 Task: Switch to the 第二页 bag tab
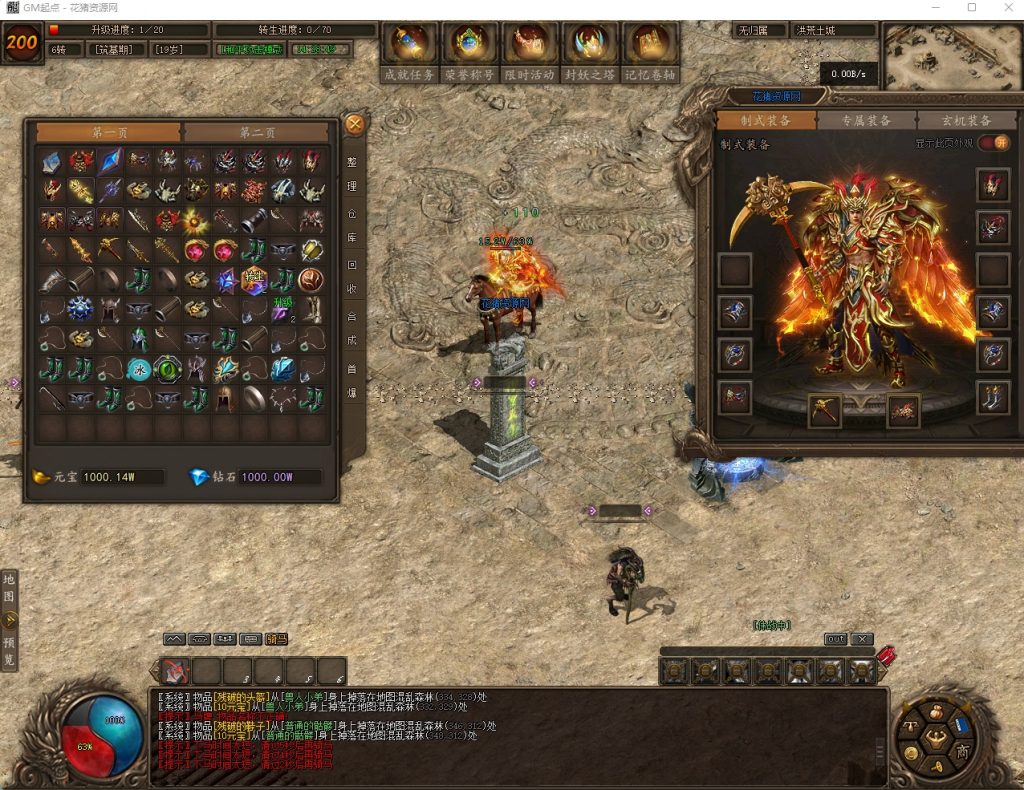click(x=256, y=132)
